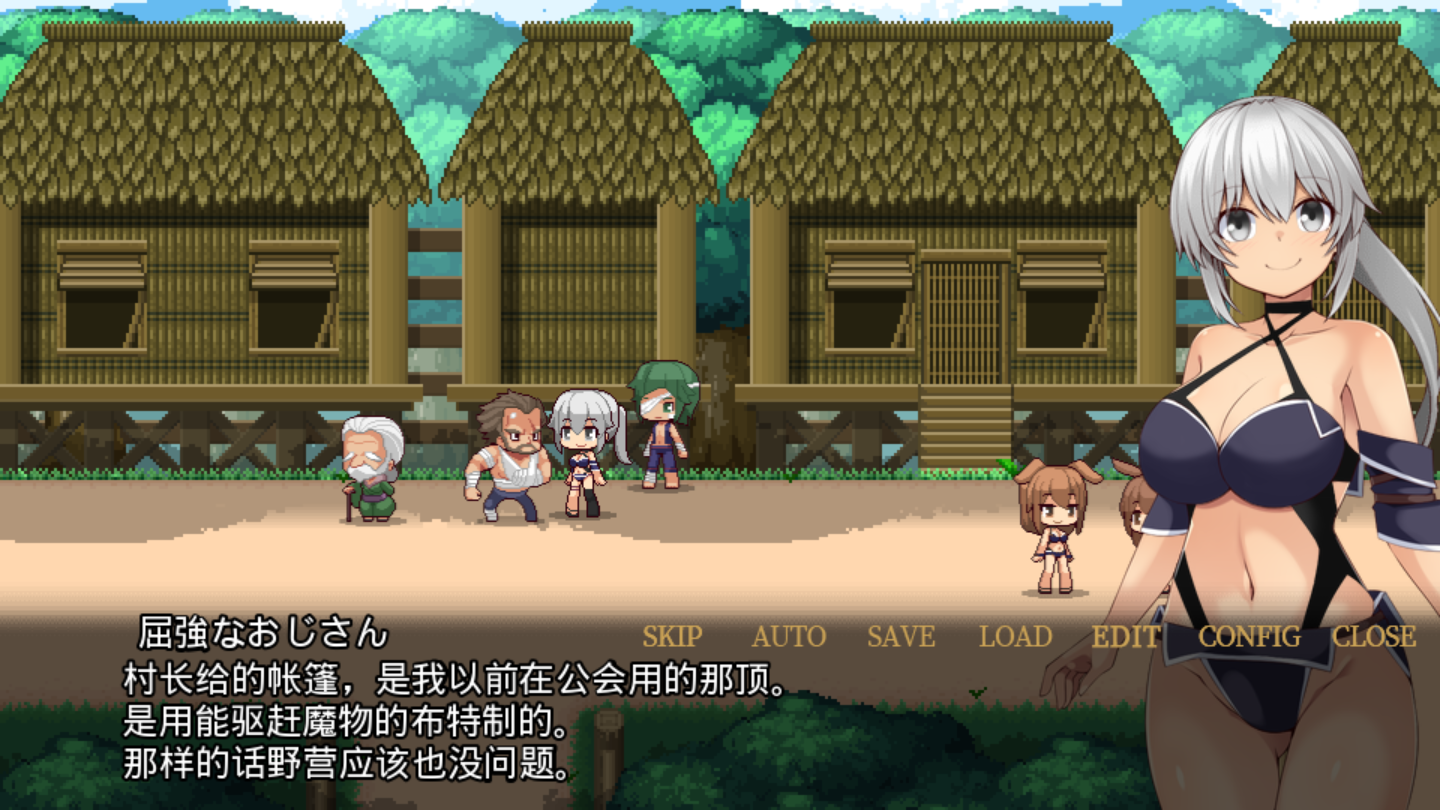Image resolution: width=1440 pixels, height=810 pixels.
Task: Enable AUTO text advance
Action: 789,637
